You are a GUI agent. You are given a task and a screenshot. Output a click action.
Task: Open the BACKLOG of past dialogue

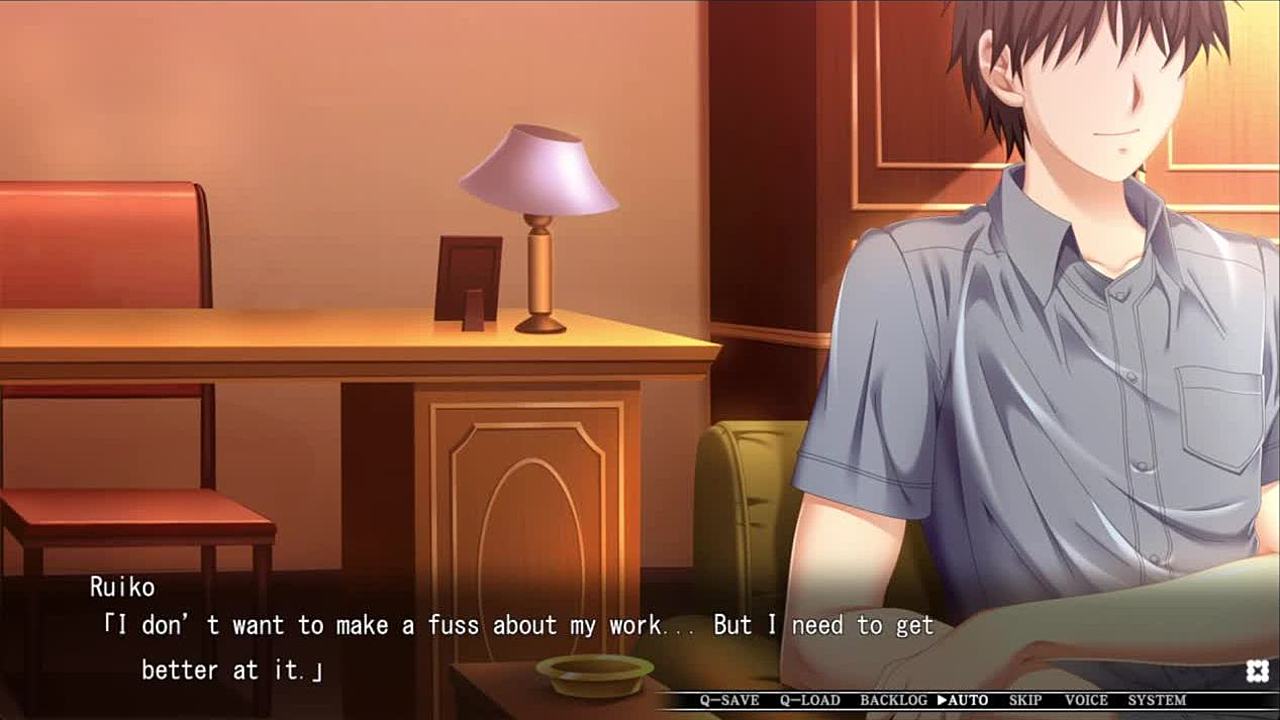893,701
